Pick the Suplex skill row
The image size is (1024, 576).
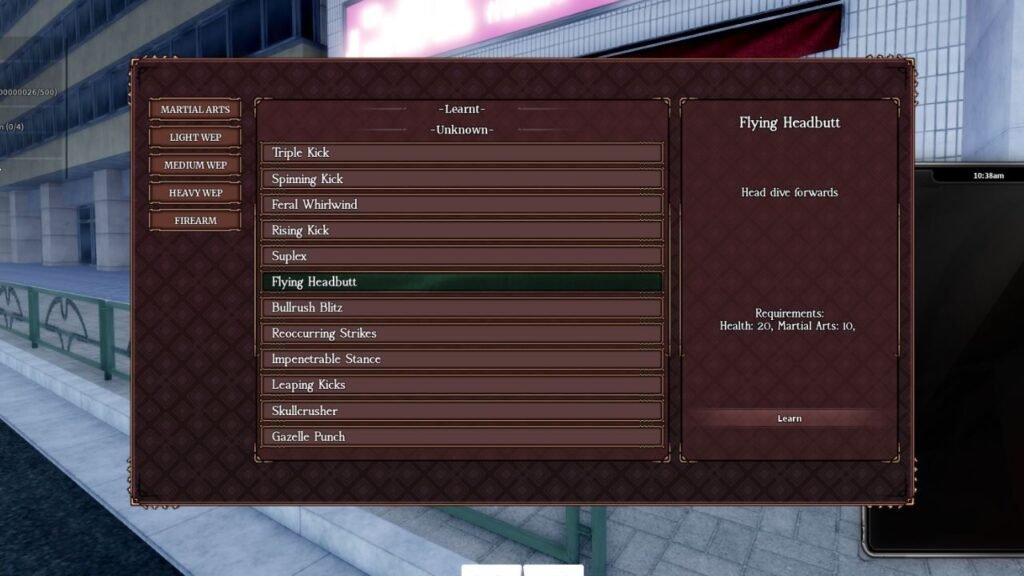[461, 256]
